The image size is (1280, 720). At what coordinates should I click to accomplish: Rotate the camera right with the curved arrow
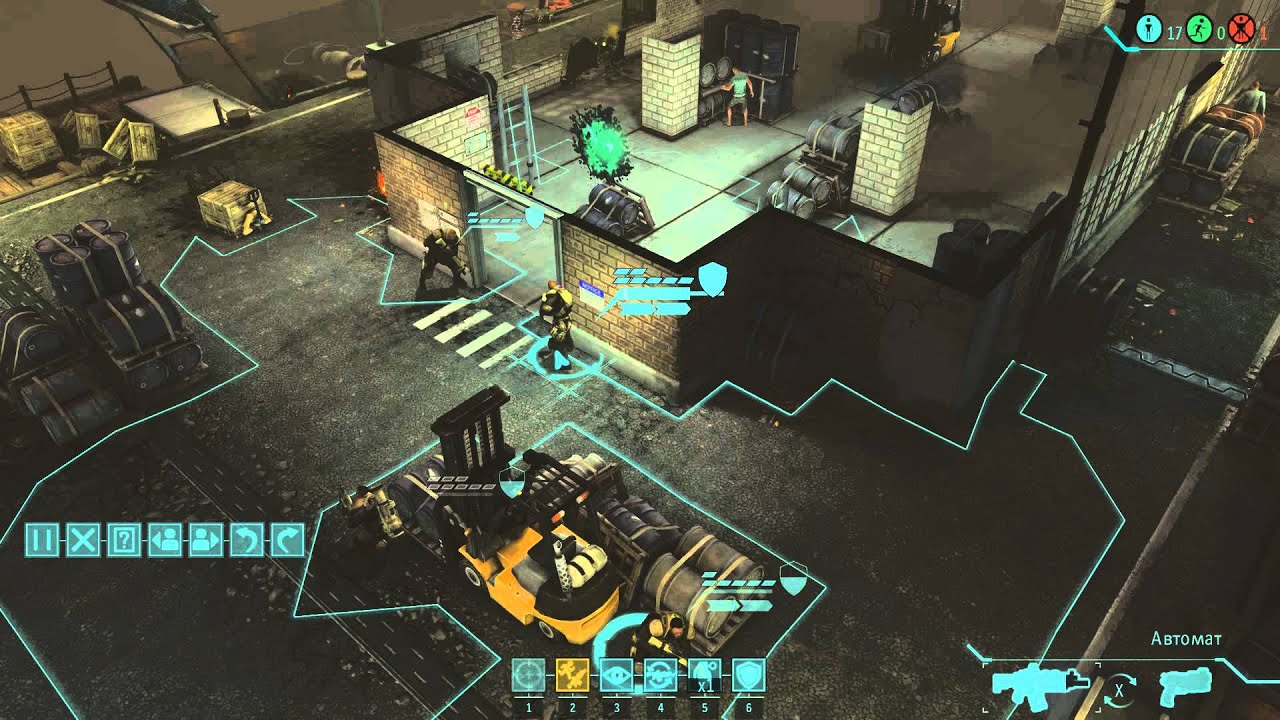coord(287,540)
